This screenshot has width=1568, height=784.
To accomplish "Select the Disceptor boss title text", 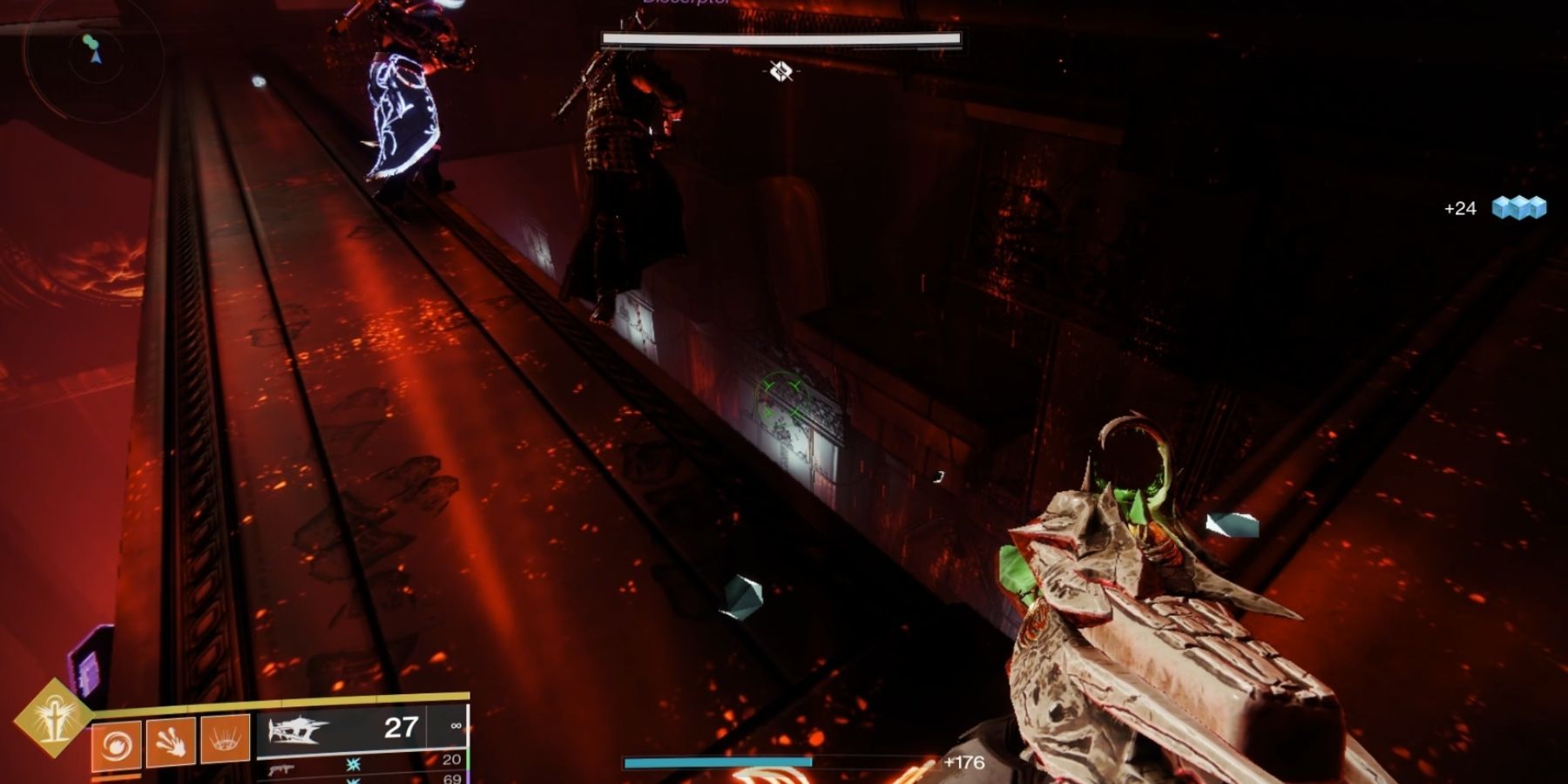I will [x=684, y=3].
